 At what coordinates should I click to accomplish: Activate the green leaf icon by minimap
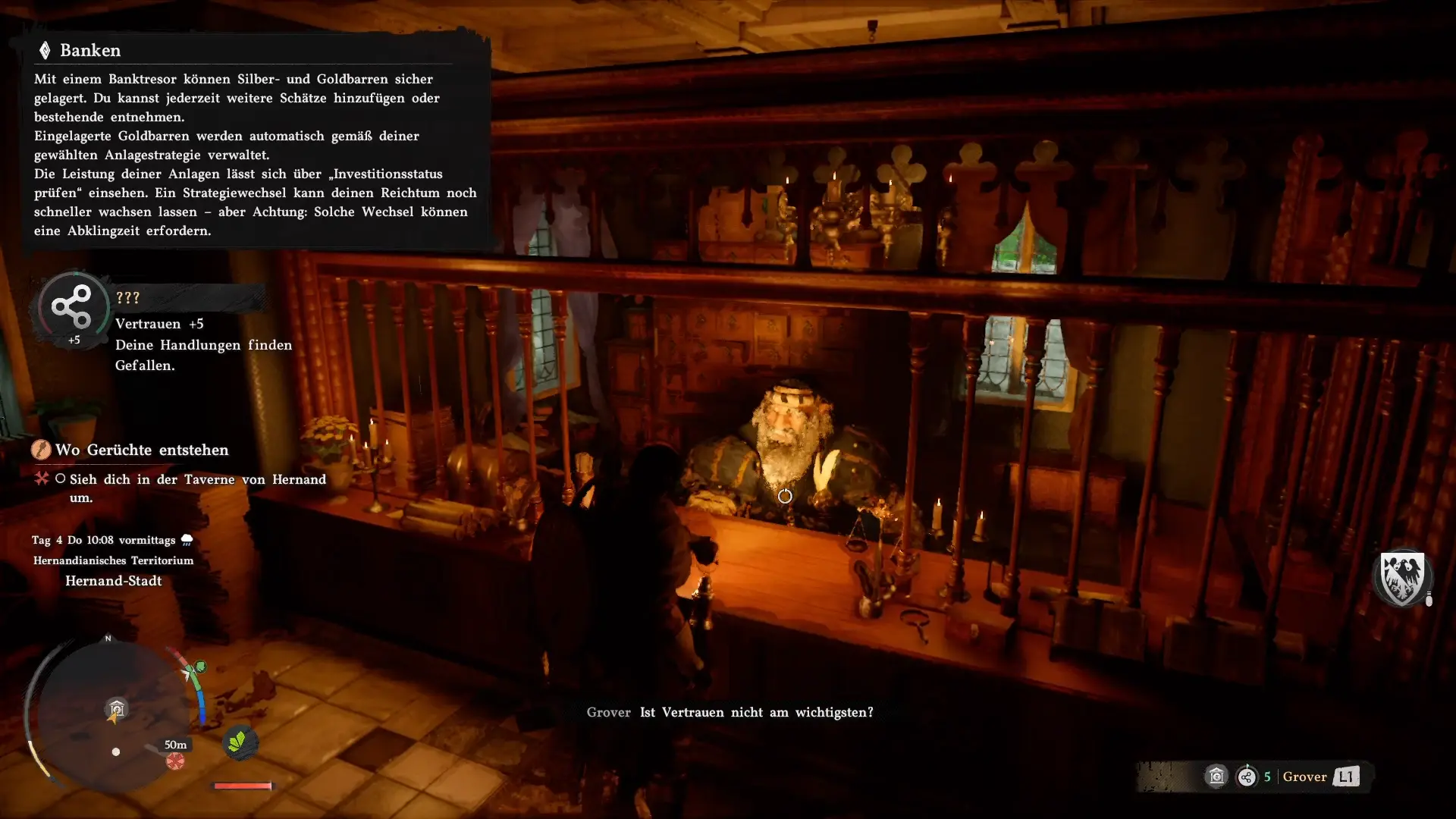coord(240,742)
